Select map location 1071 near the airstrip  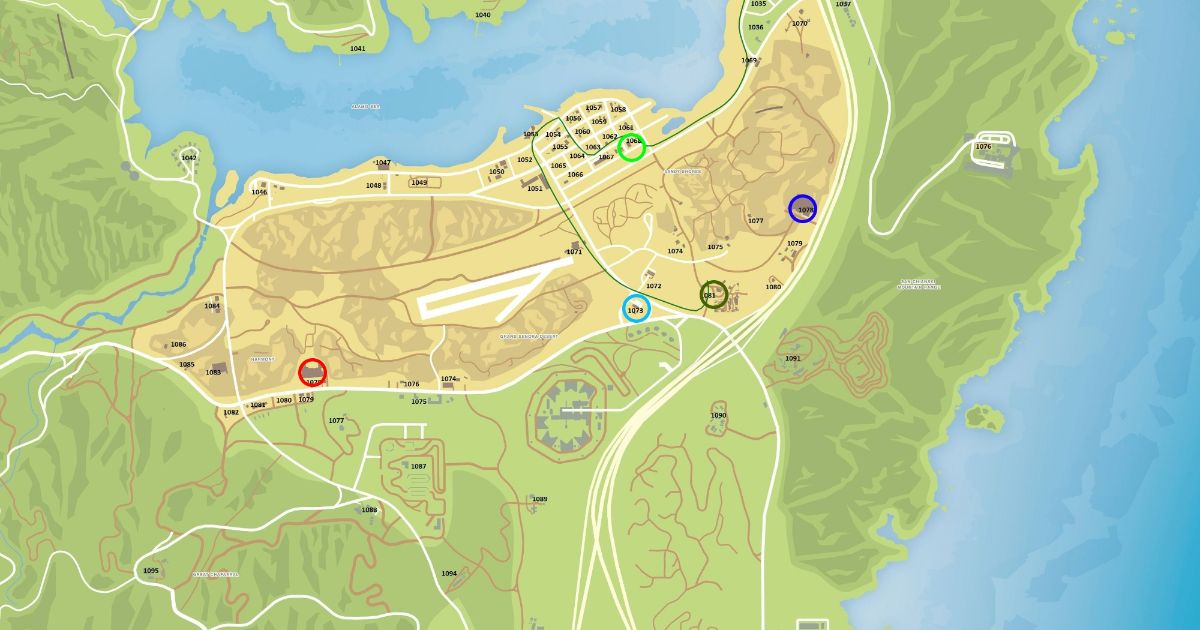pyautogui.click(x=574, y=252)
